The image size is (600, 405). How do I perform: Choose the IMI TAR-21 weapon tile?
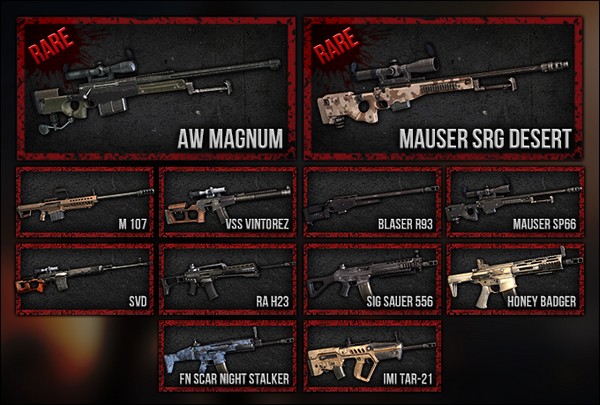(372, 355)
